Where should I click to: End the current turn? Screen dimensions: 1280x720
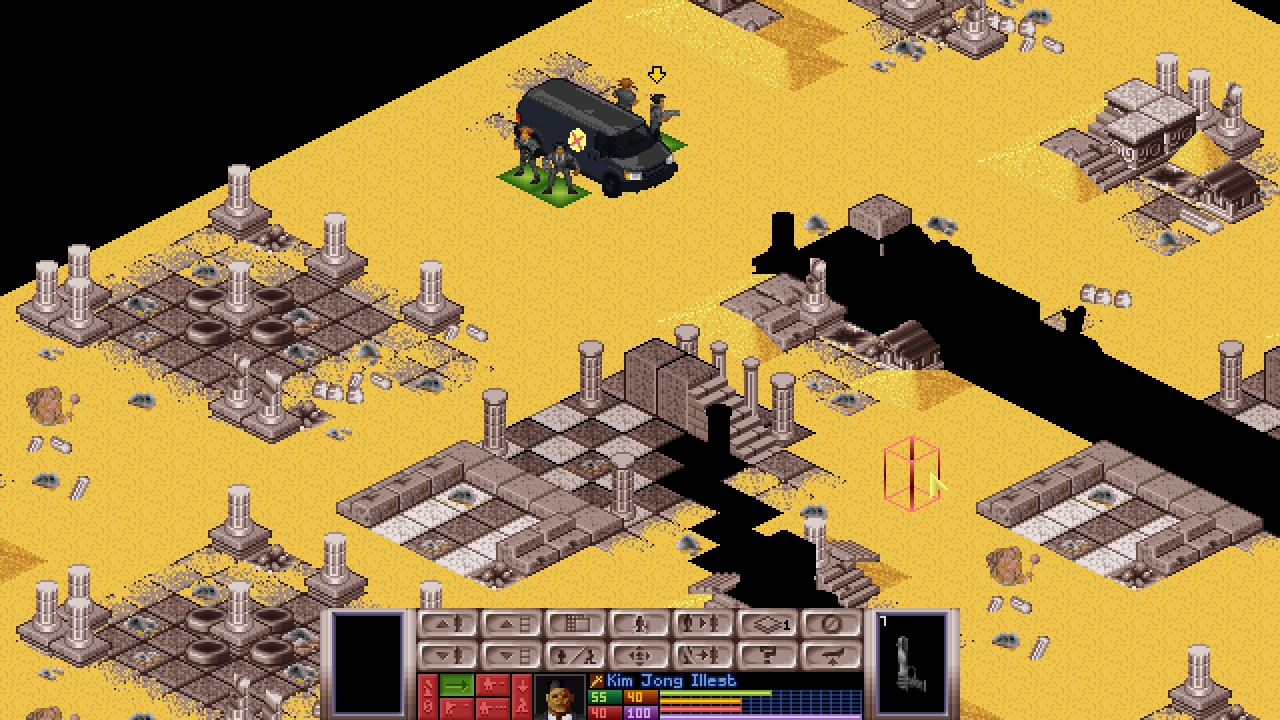831,624
